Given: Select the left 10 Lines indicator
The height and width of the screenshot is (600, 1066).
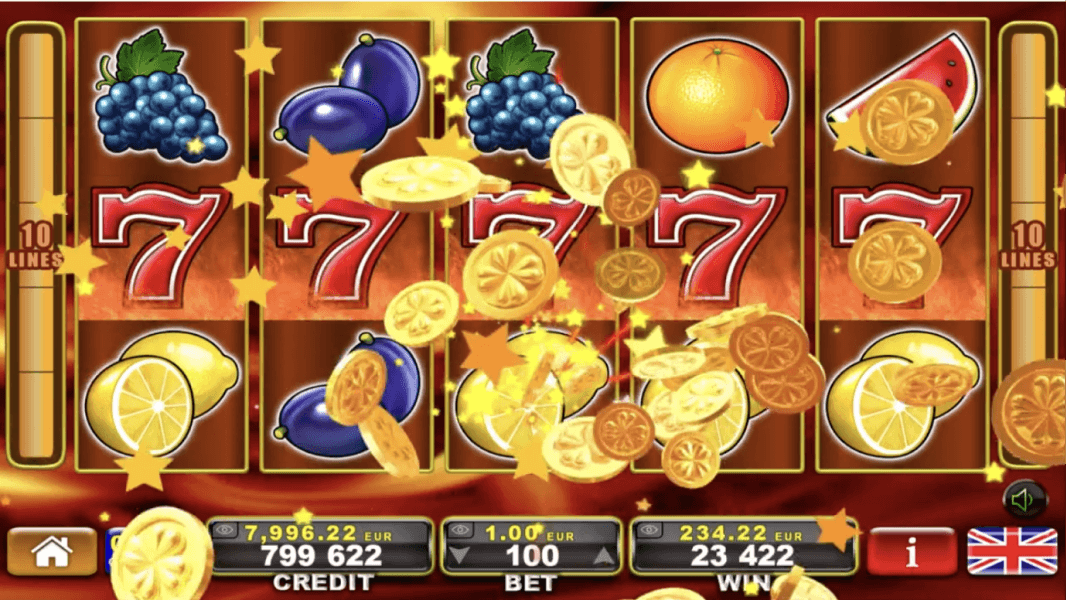Looking at the screenshot, I should point(36,247).
